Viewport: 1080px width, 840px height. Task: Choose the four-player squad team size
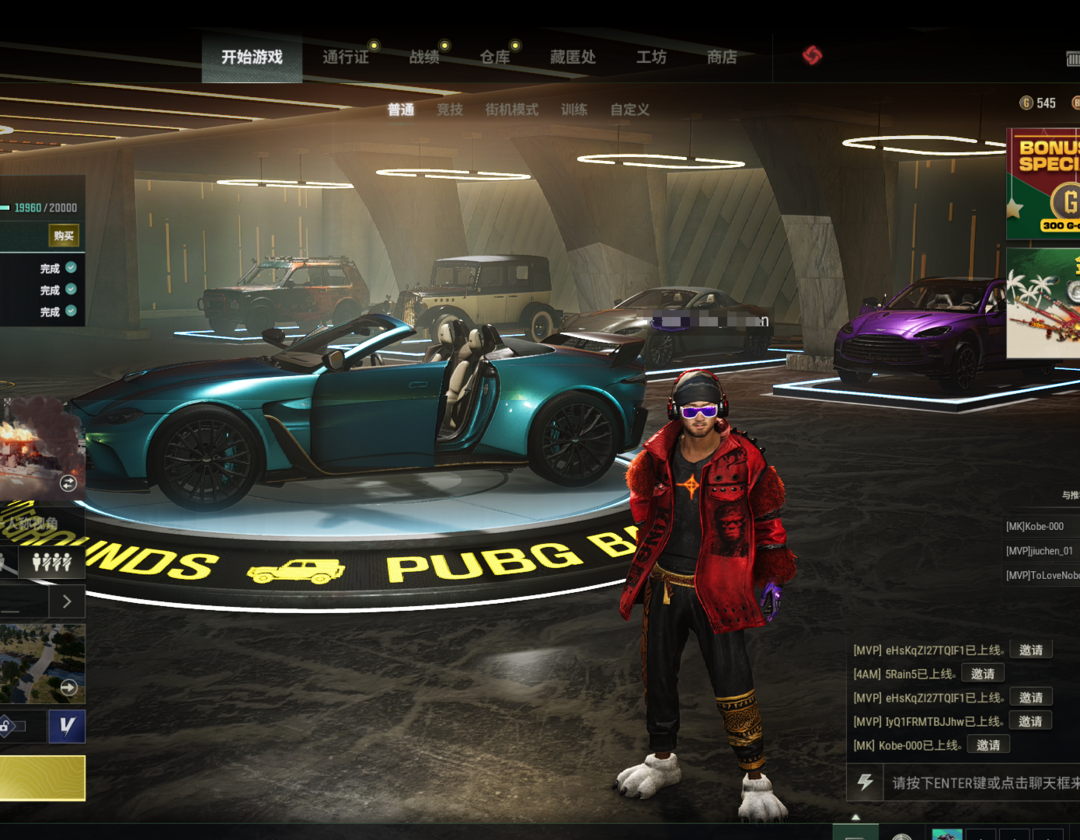[52, 562]
